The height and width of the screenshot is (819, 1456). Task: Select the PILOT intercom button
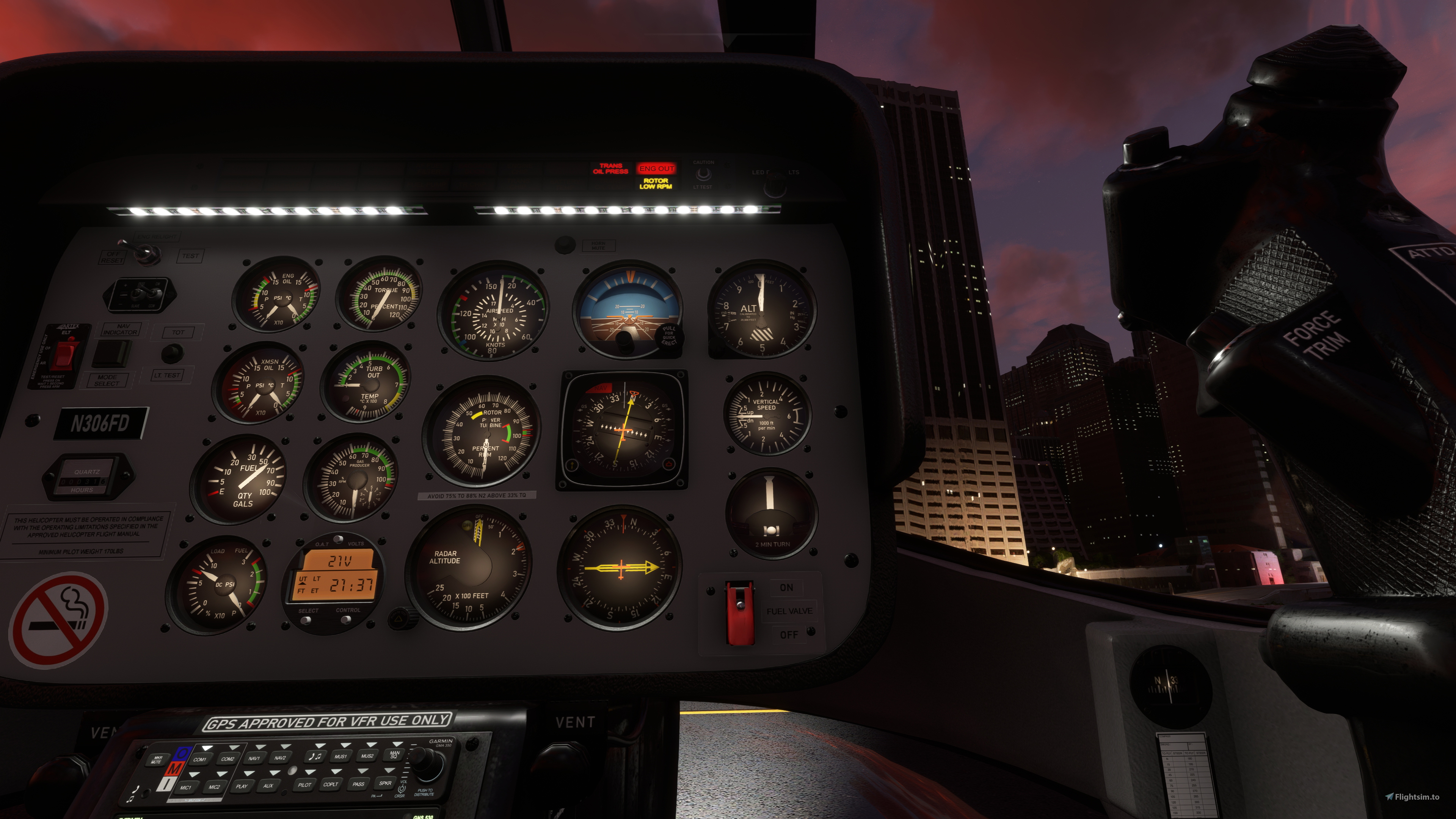[x=304, y=784]
